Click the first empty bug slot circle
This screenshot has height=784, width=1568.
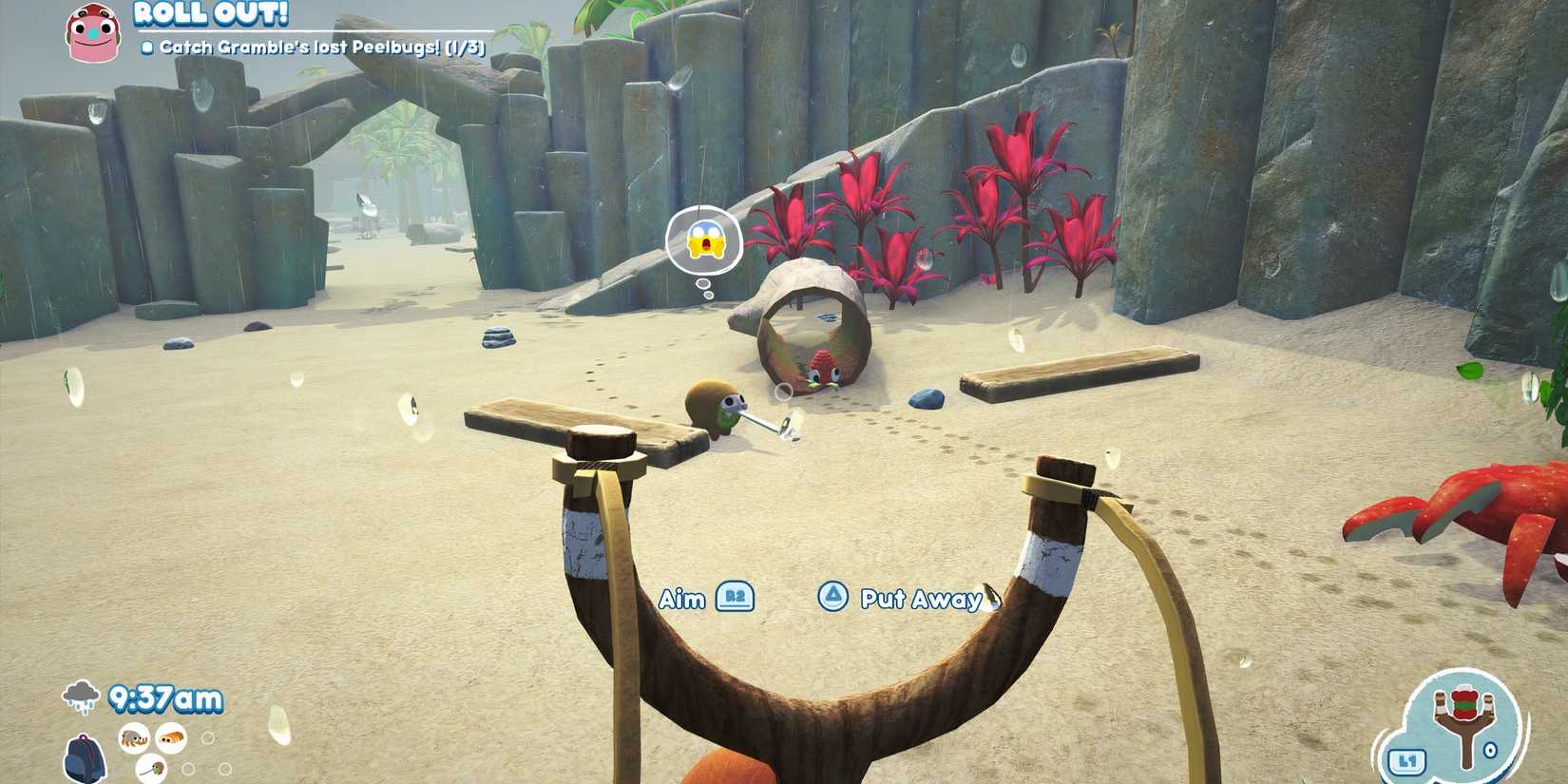208,736
